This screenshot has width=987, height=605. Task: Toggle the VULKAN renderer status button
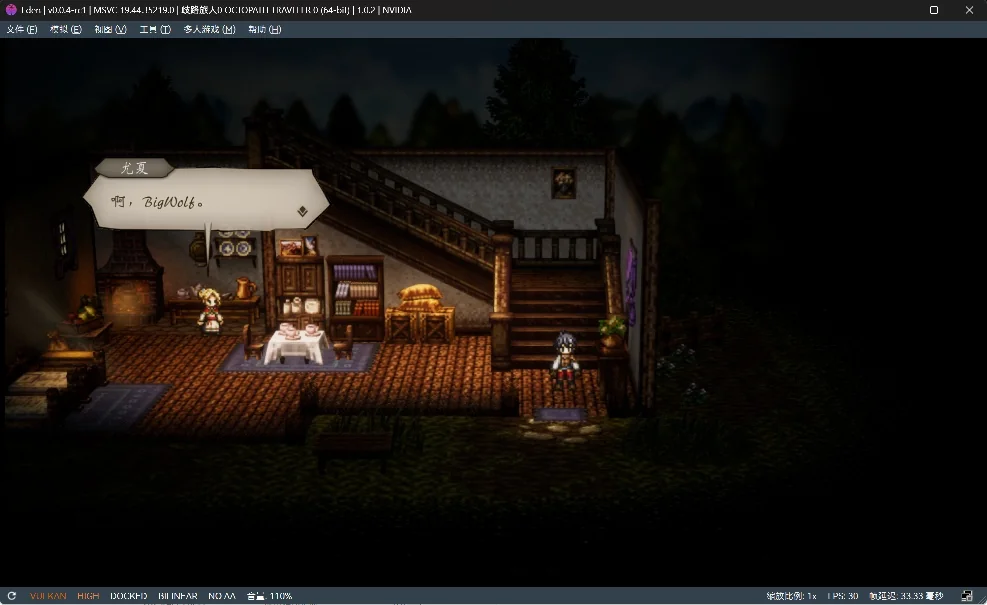coord(48,596)
